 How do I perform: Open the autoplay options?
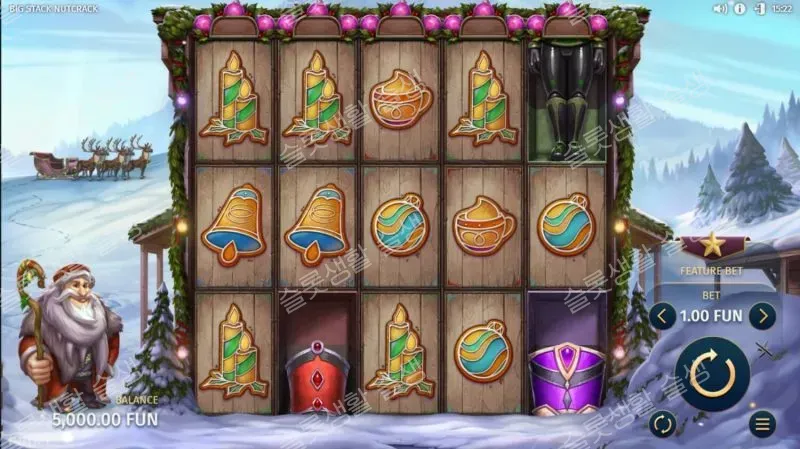pos(662,423)
